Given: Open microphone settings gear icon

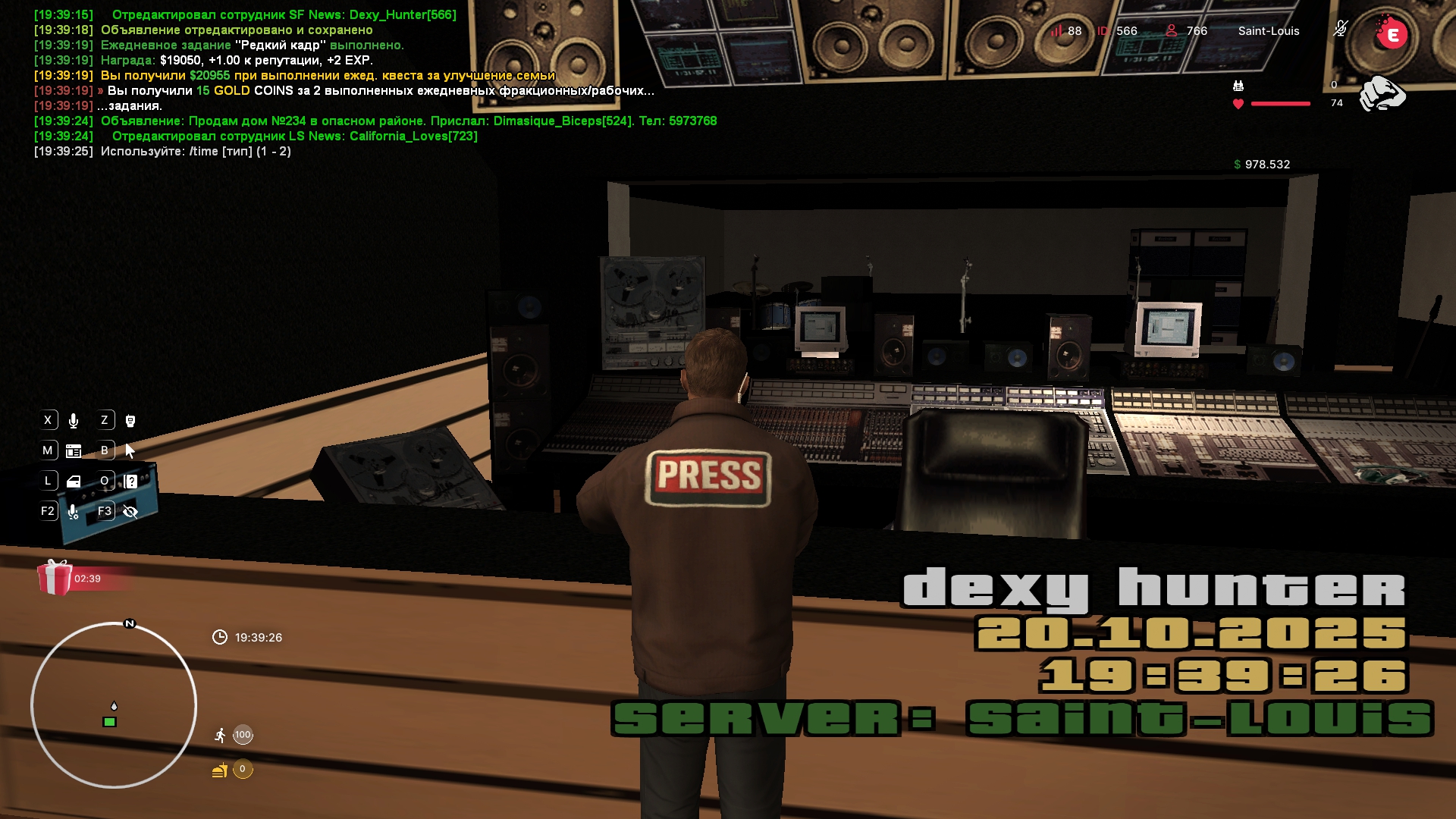Looking at the screenshot, I should pyautogui.click(x=74, y=512).
